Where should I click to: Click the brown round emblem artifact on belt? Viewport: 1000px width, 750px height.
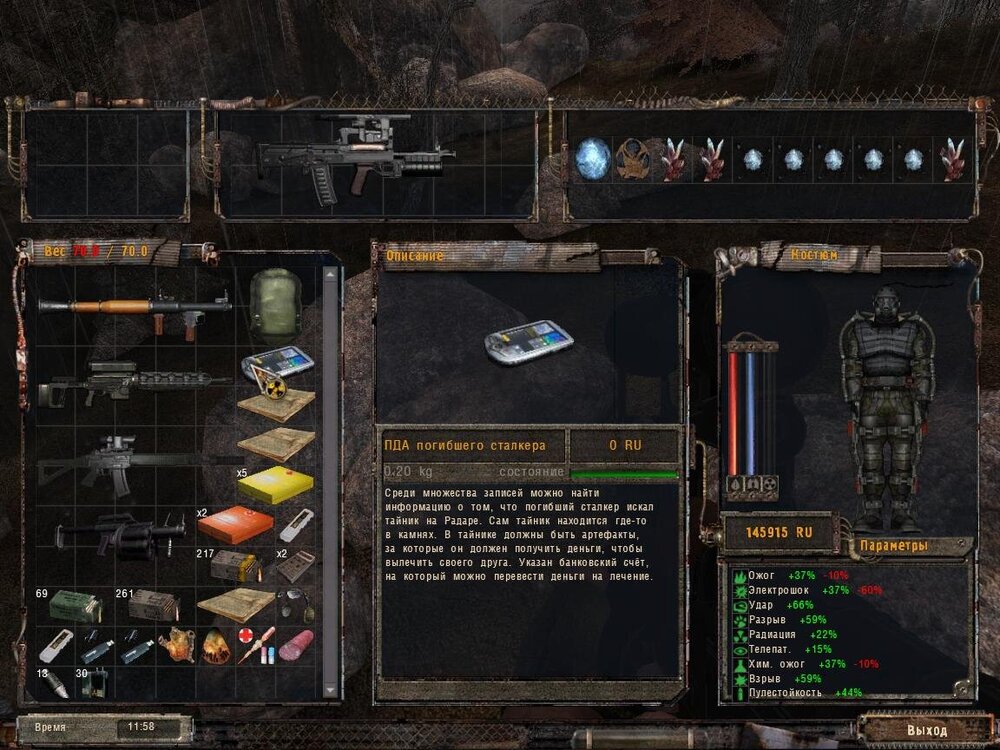pos(632,160)
